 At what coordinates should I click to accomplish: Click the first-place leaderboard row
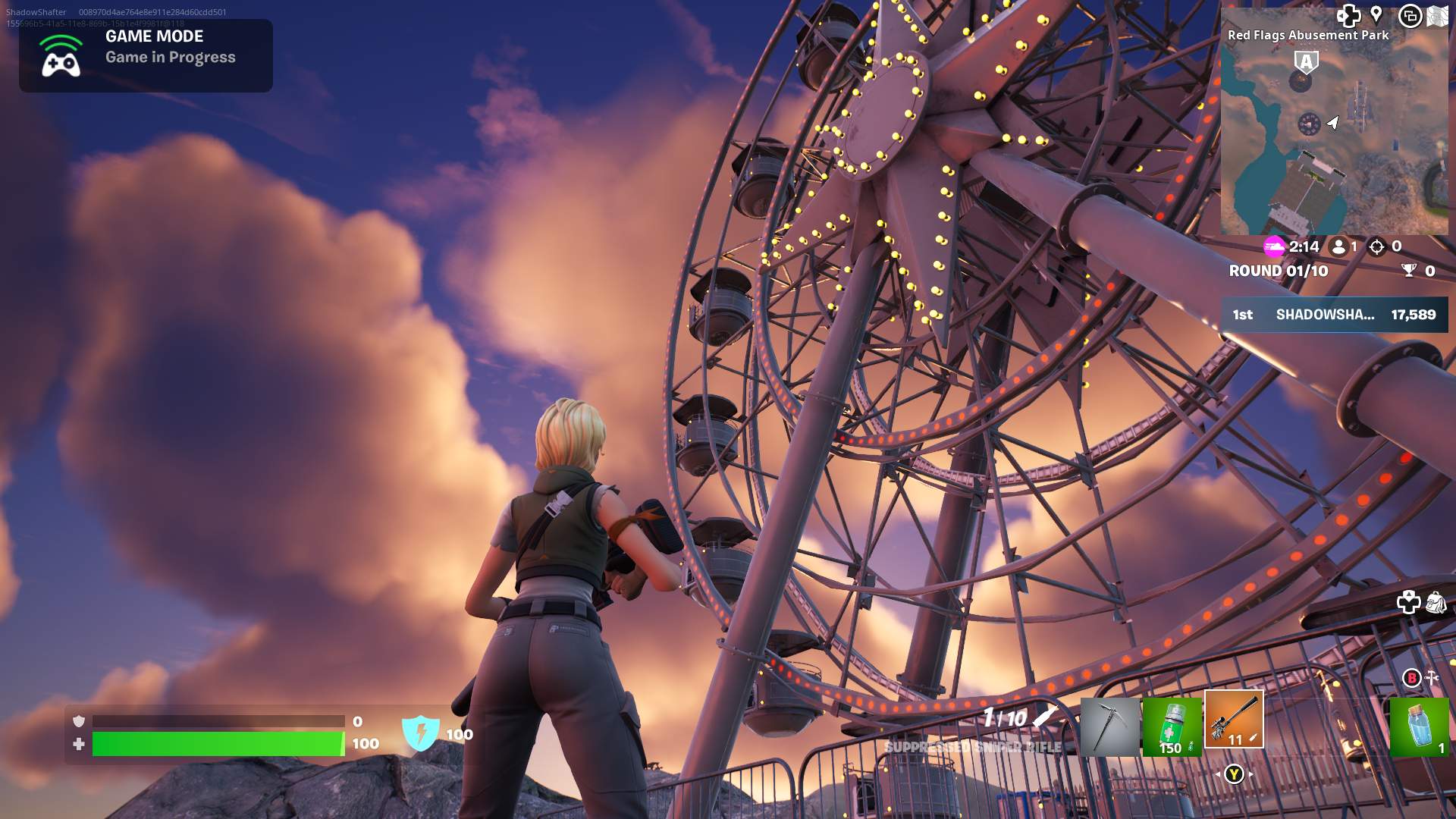point(1334,315)
